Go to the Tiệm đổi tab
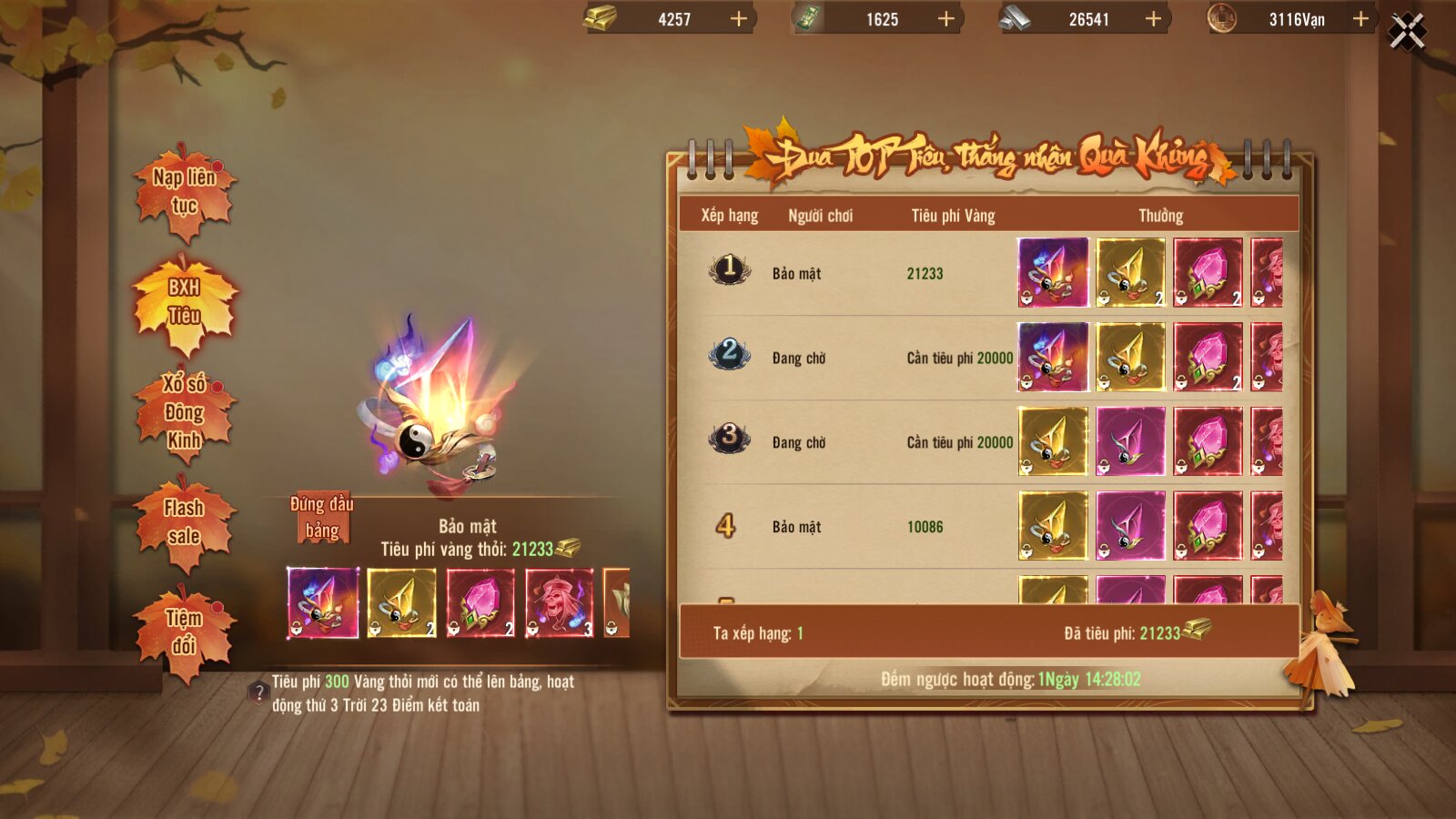Image resolution: width=1456 pixels, height=819 pixels. coord(184,632)
